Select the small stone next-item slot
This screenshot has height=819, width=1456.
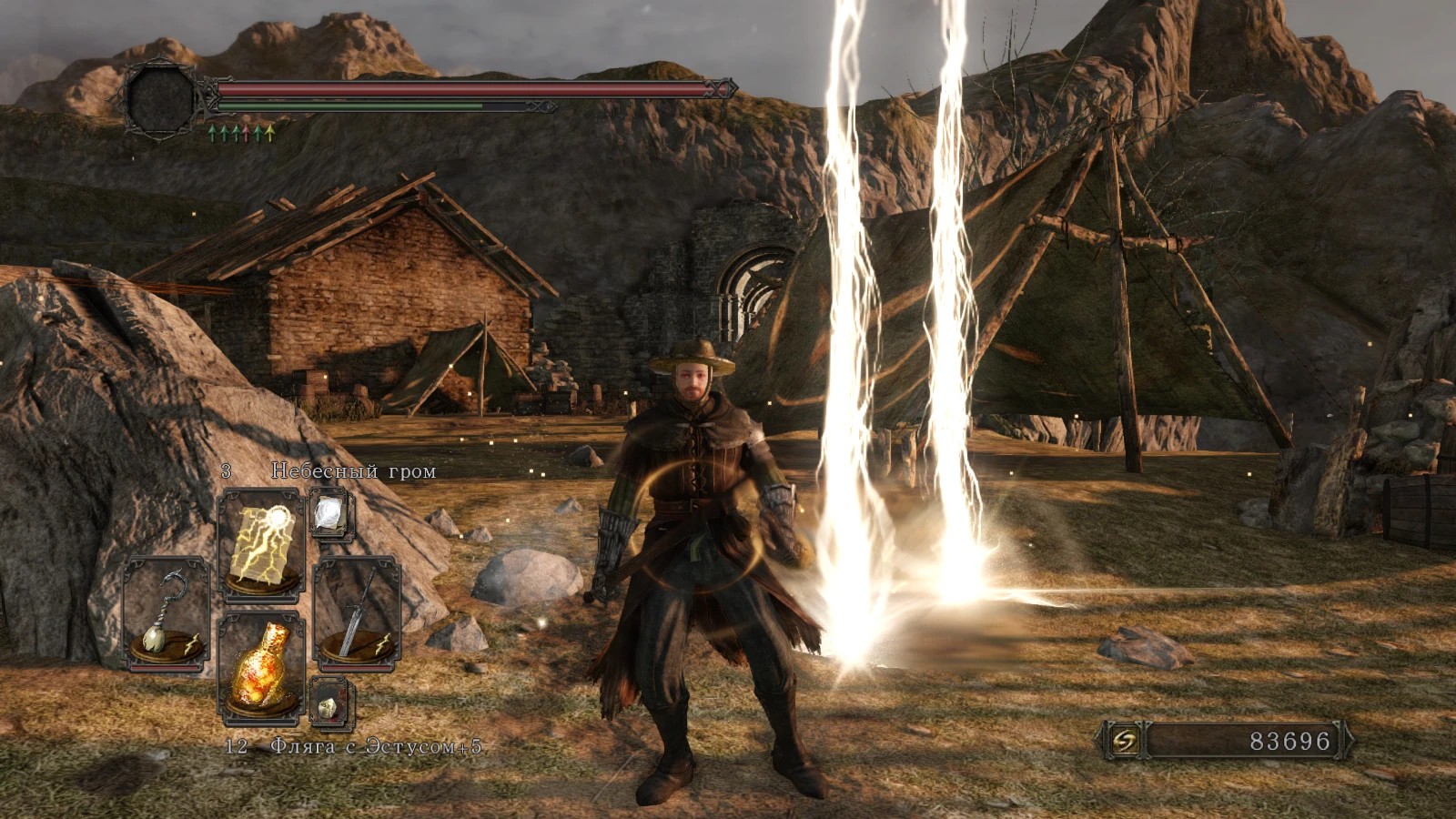click(x=329, y=702)
